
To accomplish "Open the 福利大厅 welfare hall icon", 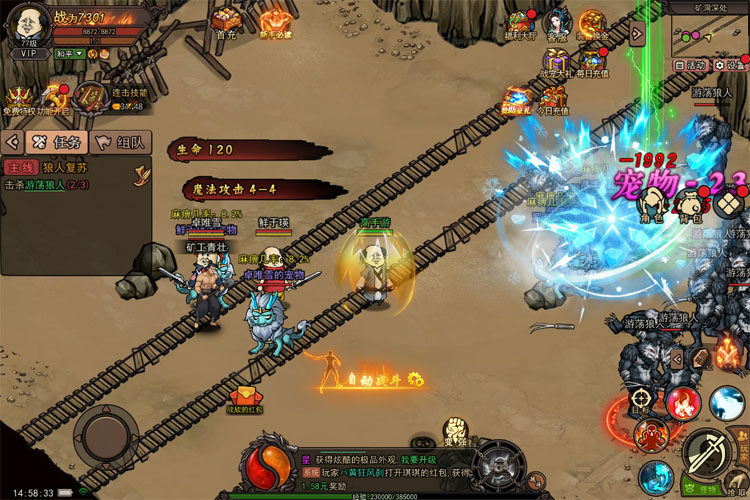I will 520,24.
